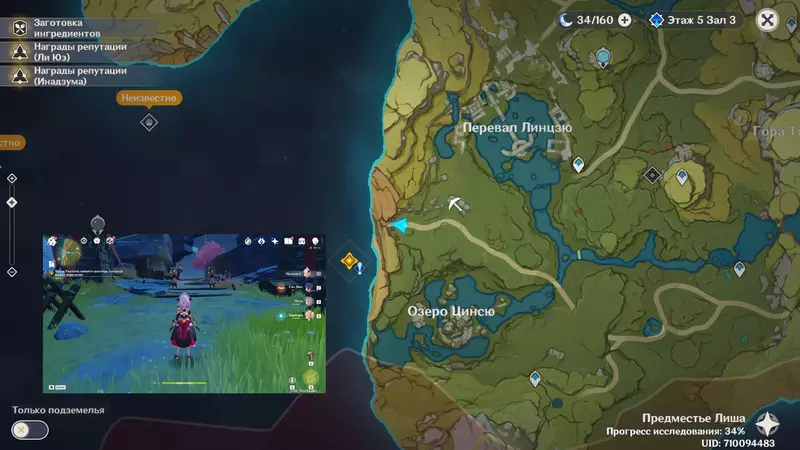The height and width of the screenshot is (450, 800).
Task: Add resin with the plus button
Action: [x=625, y=19]
